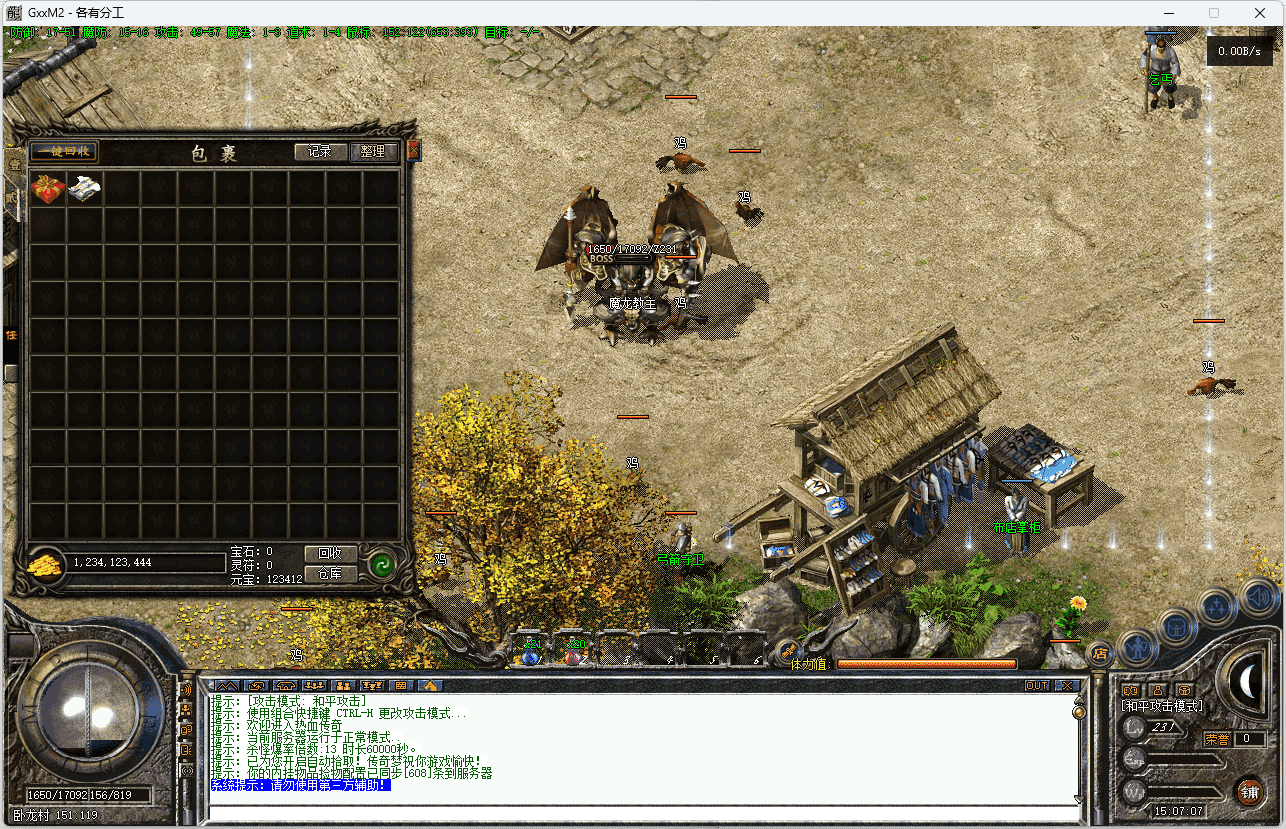This screenshot has height=829, width=1286.
Task: Click the 回收 recycle button
Action: coord(330,553)
